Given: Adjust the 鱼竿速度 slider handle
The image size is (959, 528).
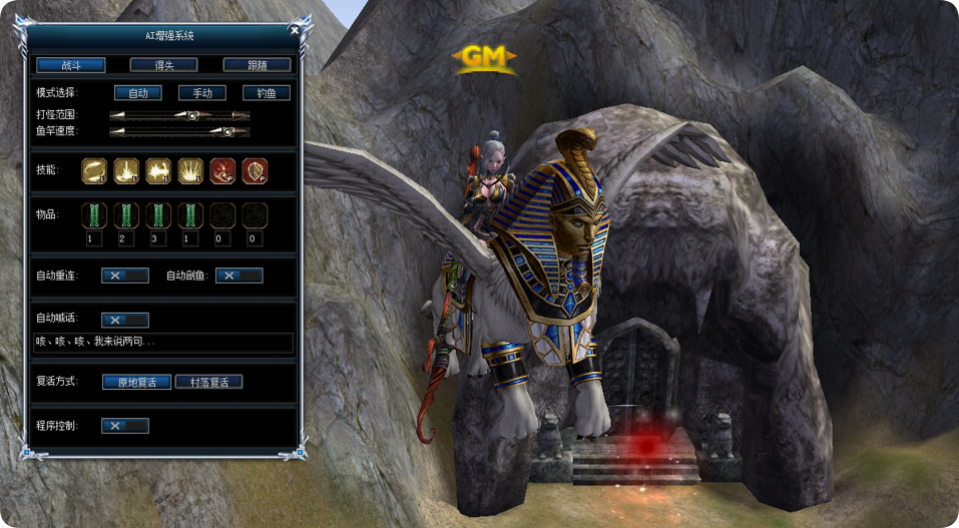Looking at the screenshot, I should tap(227, 131).
